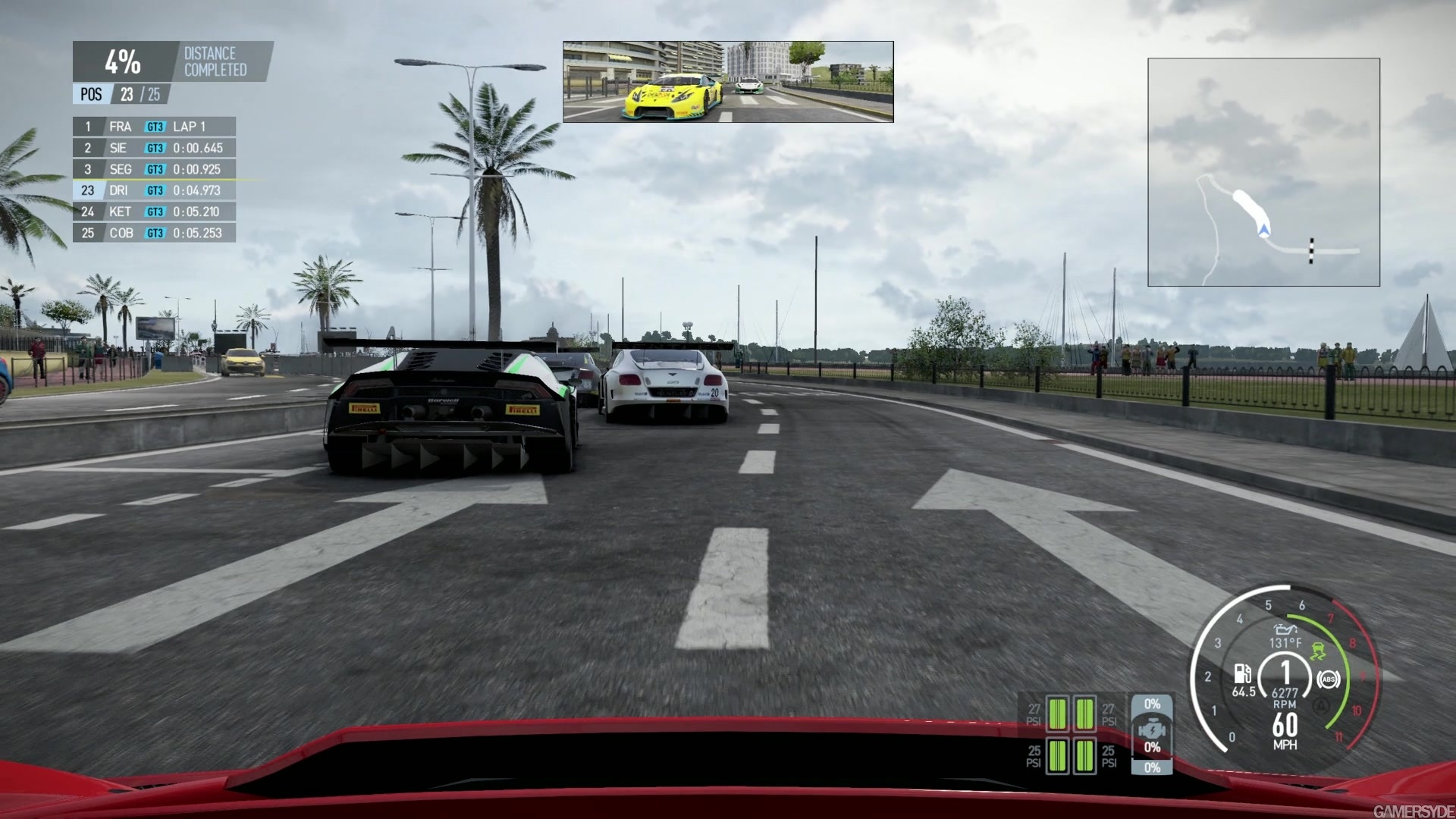Toggle the front-right 27 PSI tire bar

coord(1085,714)
